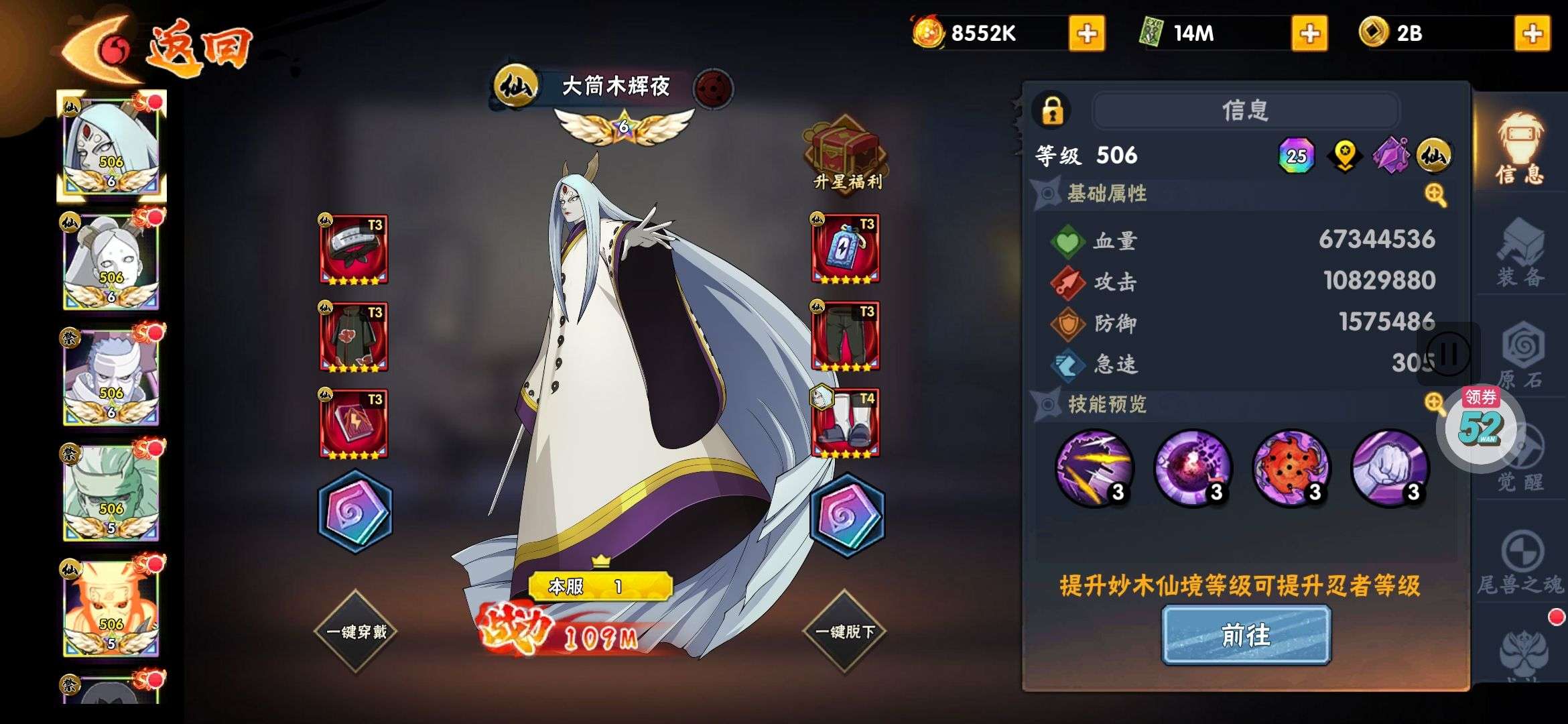This screenshot has height=724, width=1568.
Task: Click the 前往 go-to button
Action: click(x=1246, y=635)
